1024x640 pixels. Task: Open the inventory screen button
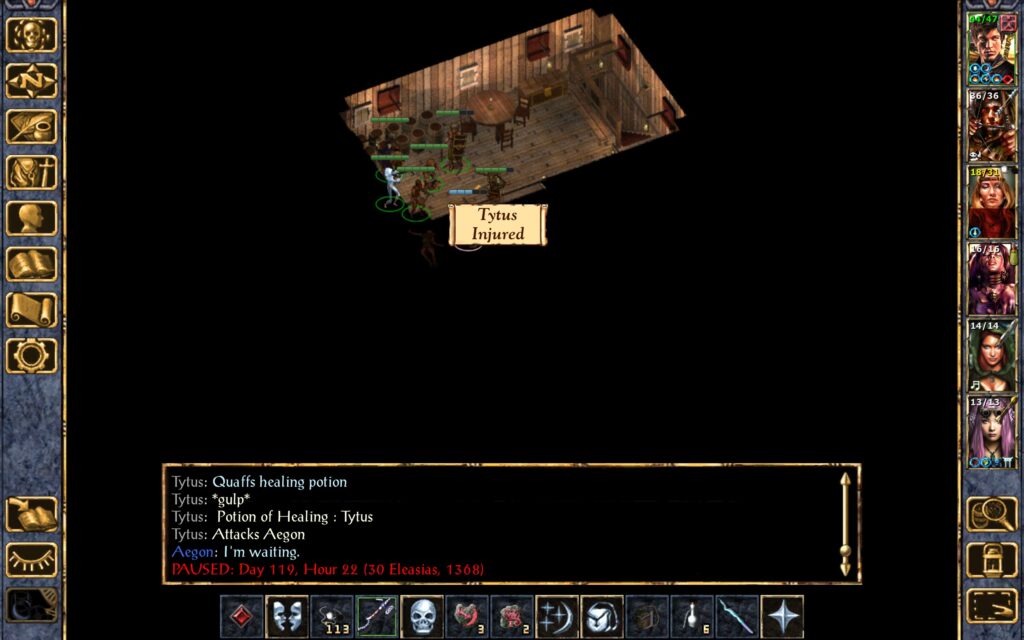pos(31,173)
